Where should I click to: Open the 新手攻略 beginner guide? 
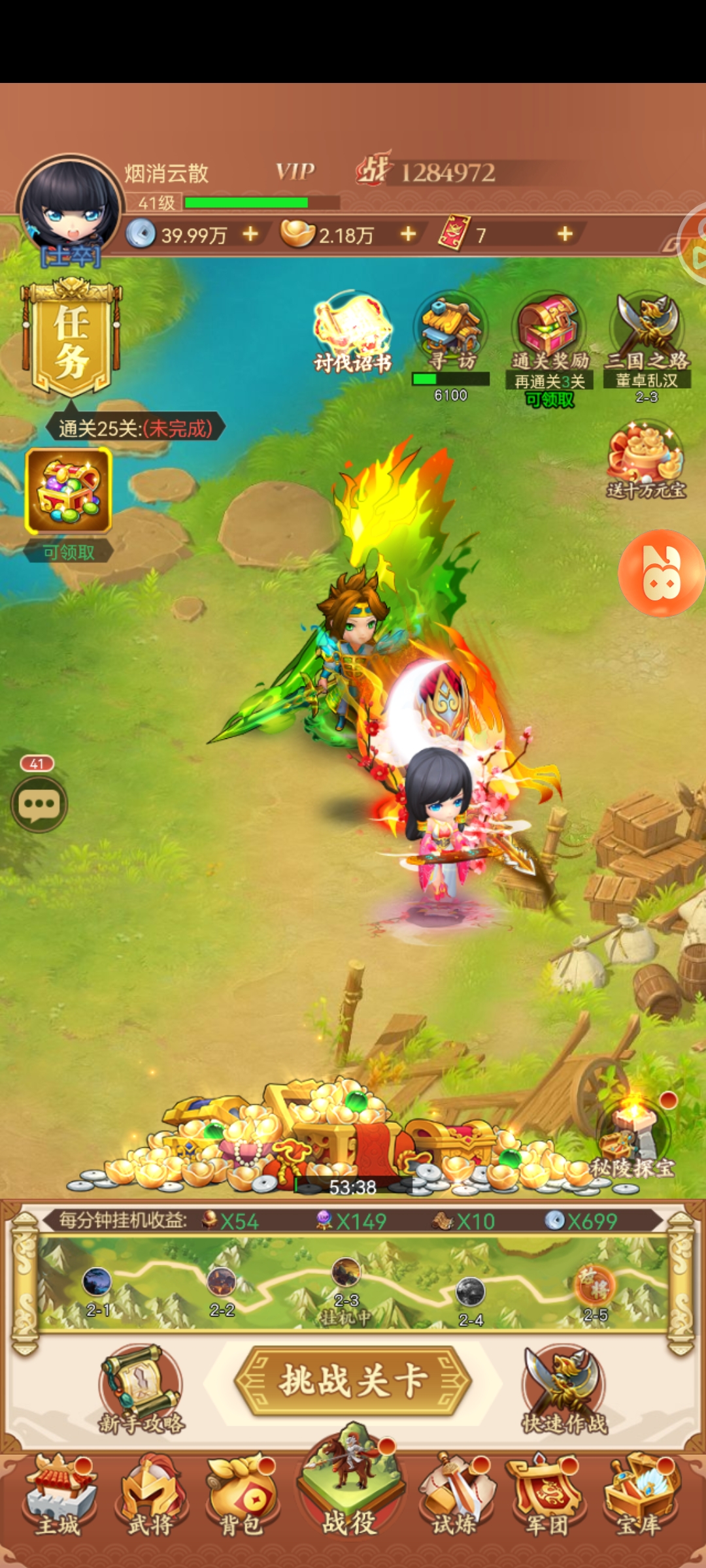(x=141, y=1388)
